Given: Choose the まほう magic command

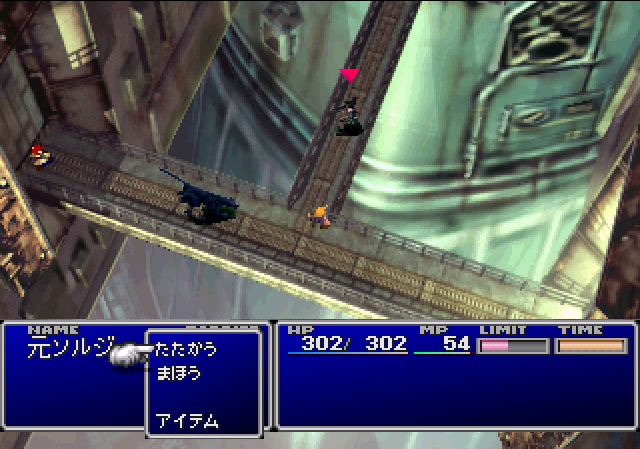Looking at the screenshot, I should 178,374.
